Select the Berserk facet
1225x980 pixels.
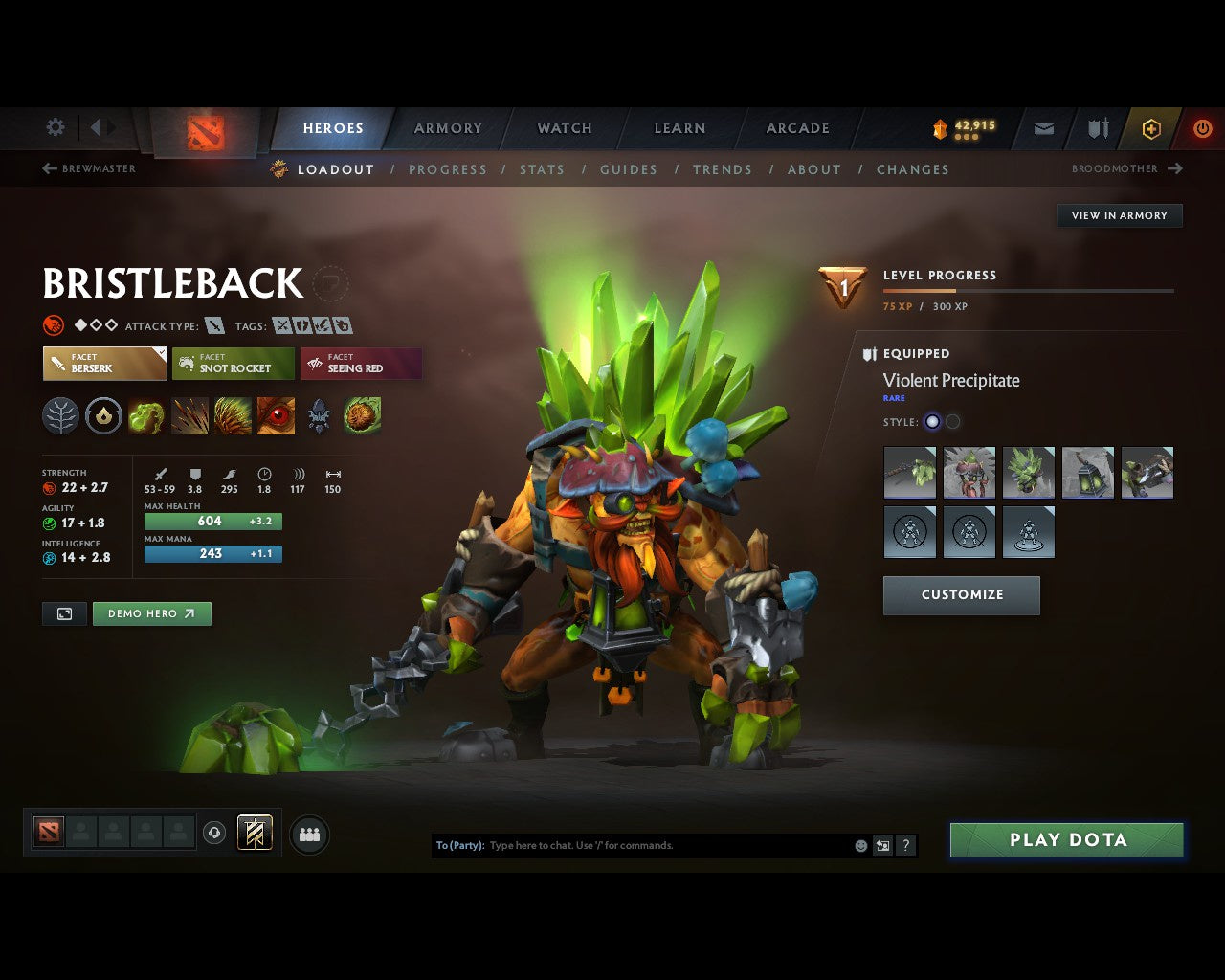(104, 364)
